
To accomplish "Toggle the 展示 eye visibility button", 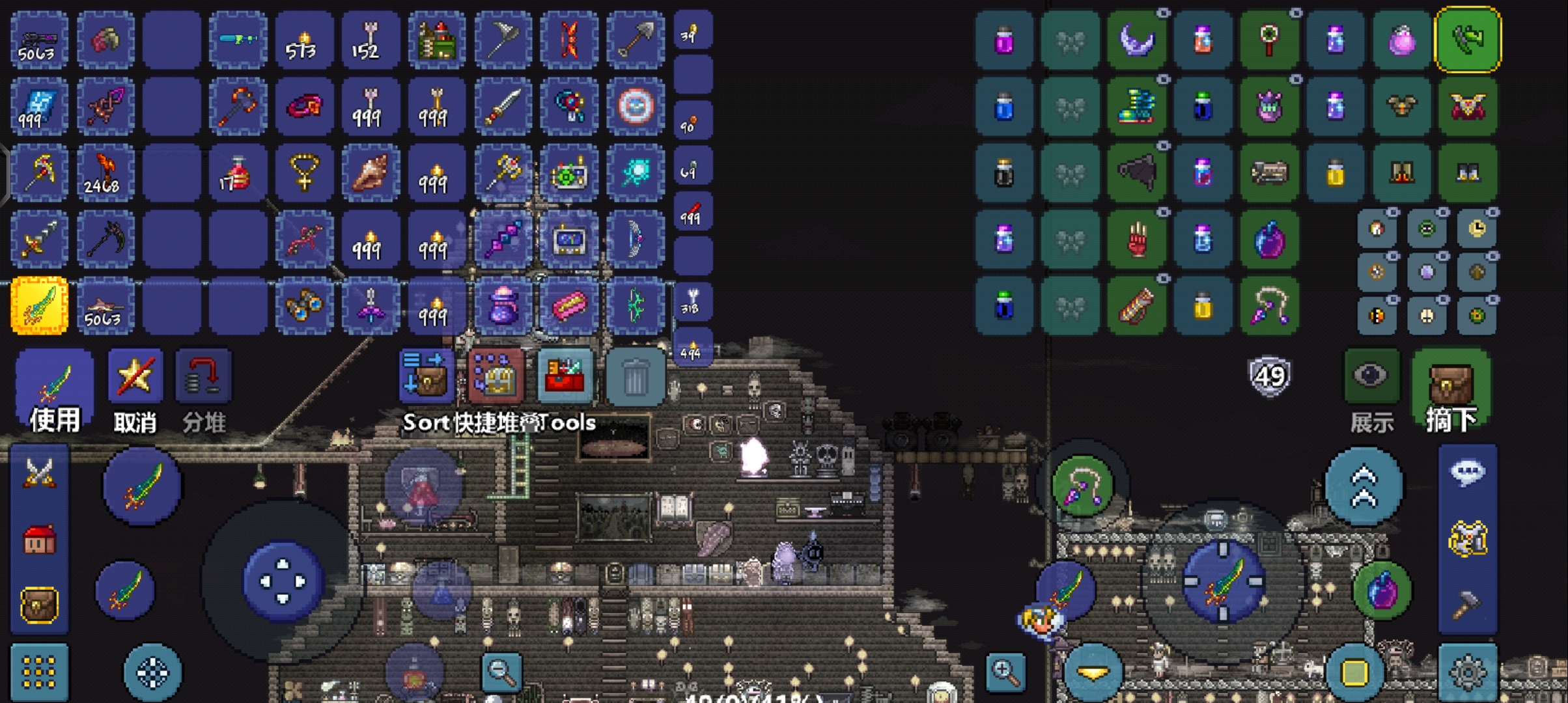I will [x=1371, y=378].
